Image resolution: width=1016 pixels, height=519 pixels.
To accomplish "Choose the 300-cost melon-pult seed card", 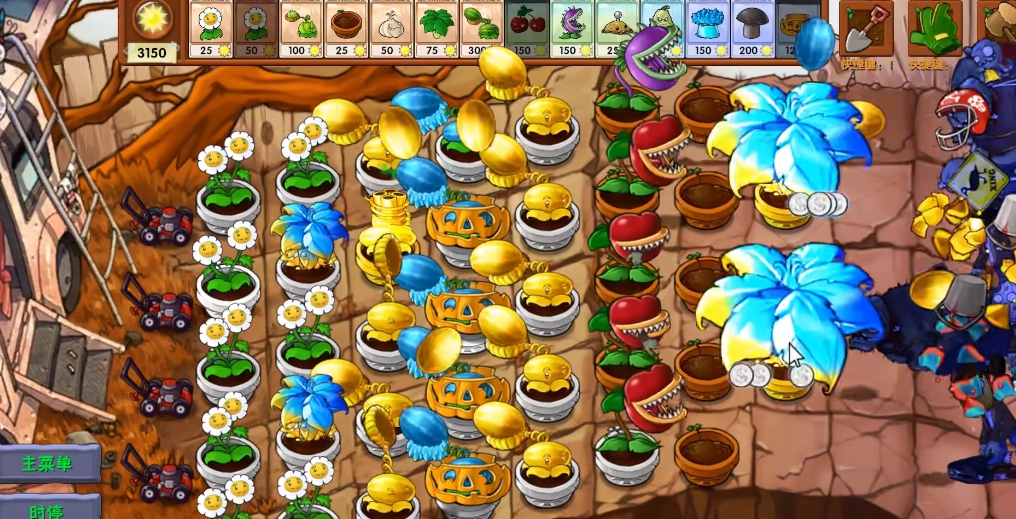I will click(481, 28).
